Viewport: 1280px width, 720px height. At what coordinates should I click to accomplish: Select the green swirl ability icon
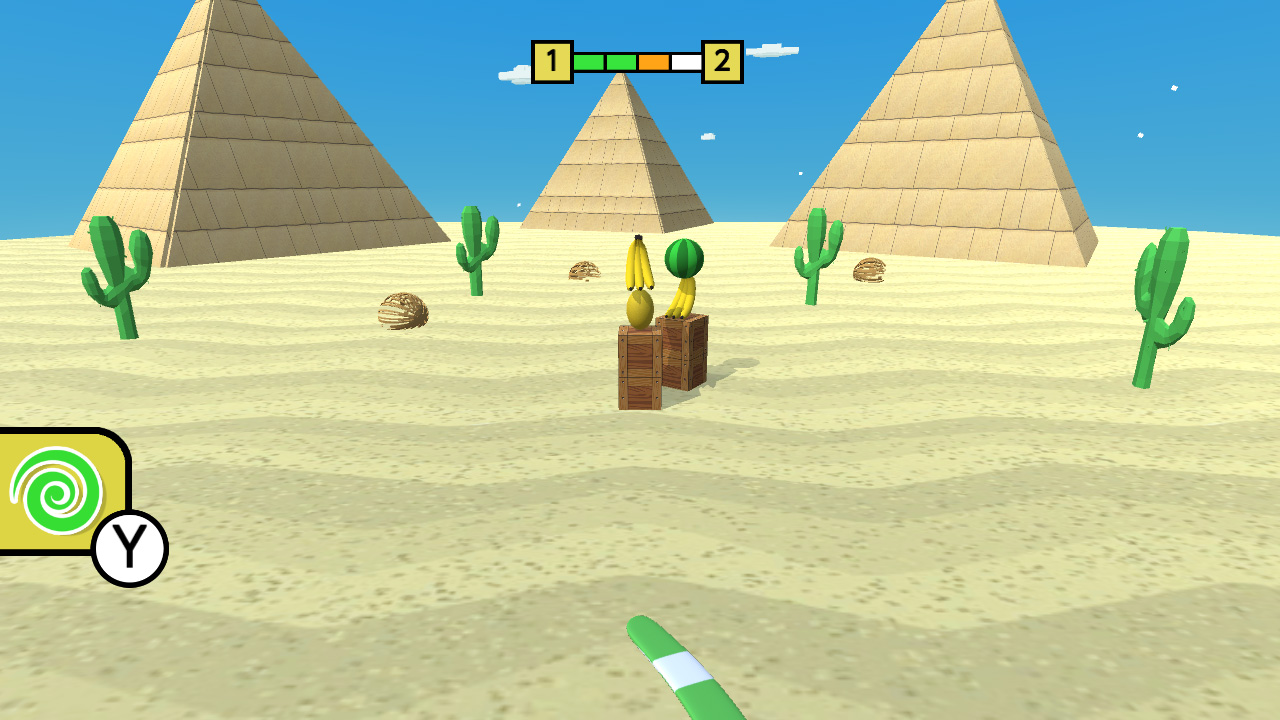click(x=55, y=492)
